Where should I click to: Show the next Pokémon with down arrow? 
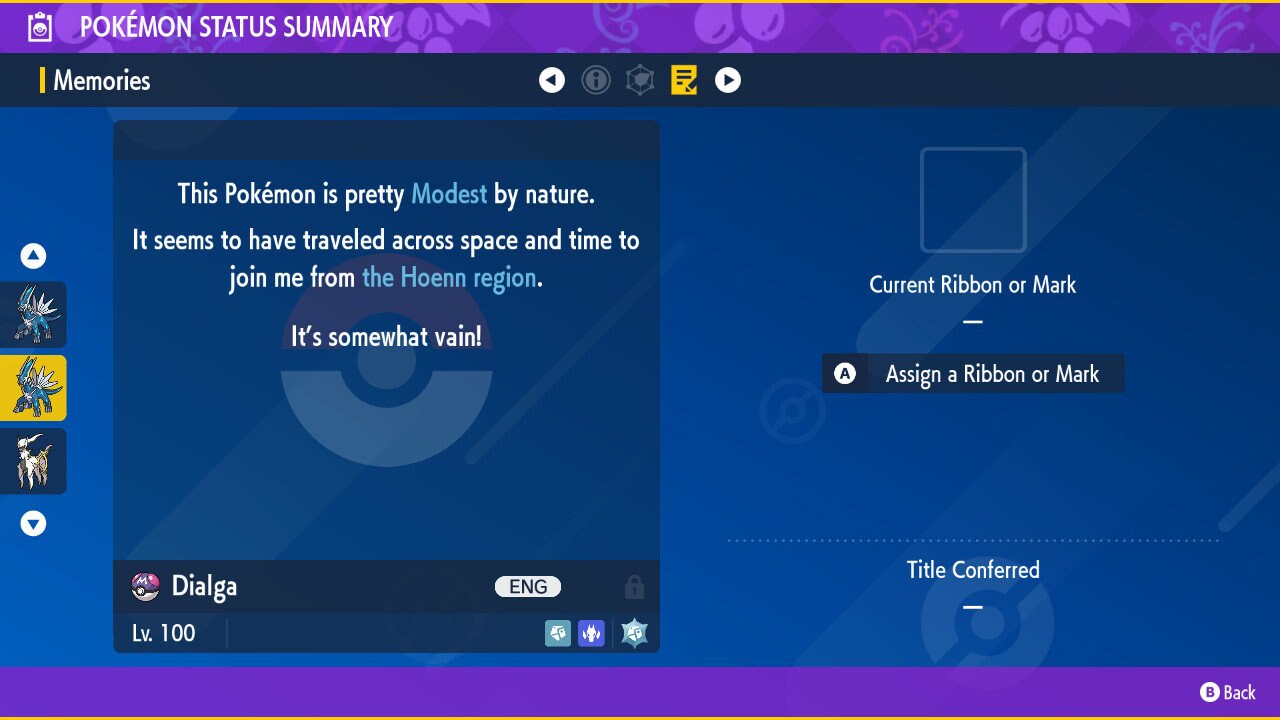(x=33, y=523)
